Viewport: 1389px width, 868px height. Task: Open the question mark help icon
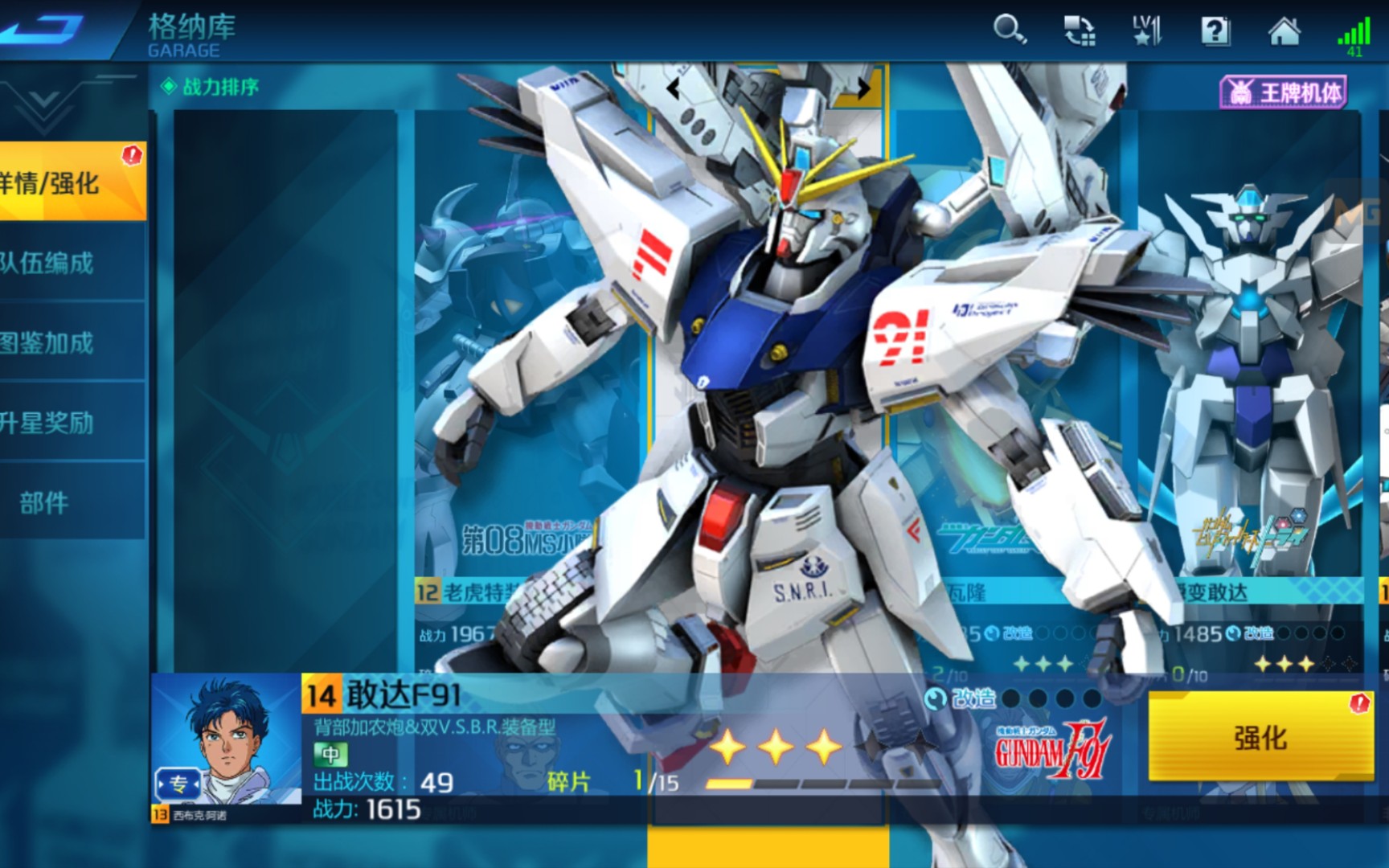tap(1215, 31)
